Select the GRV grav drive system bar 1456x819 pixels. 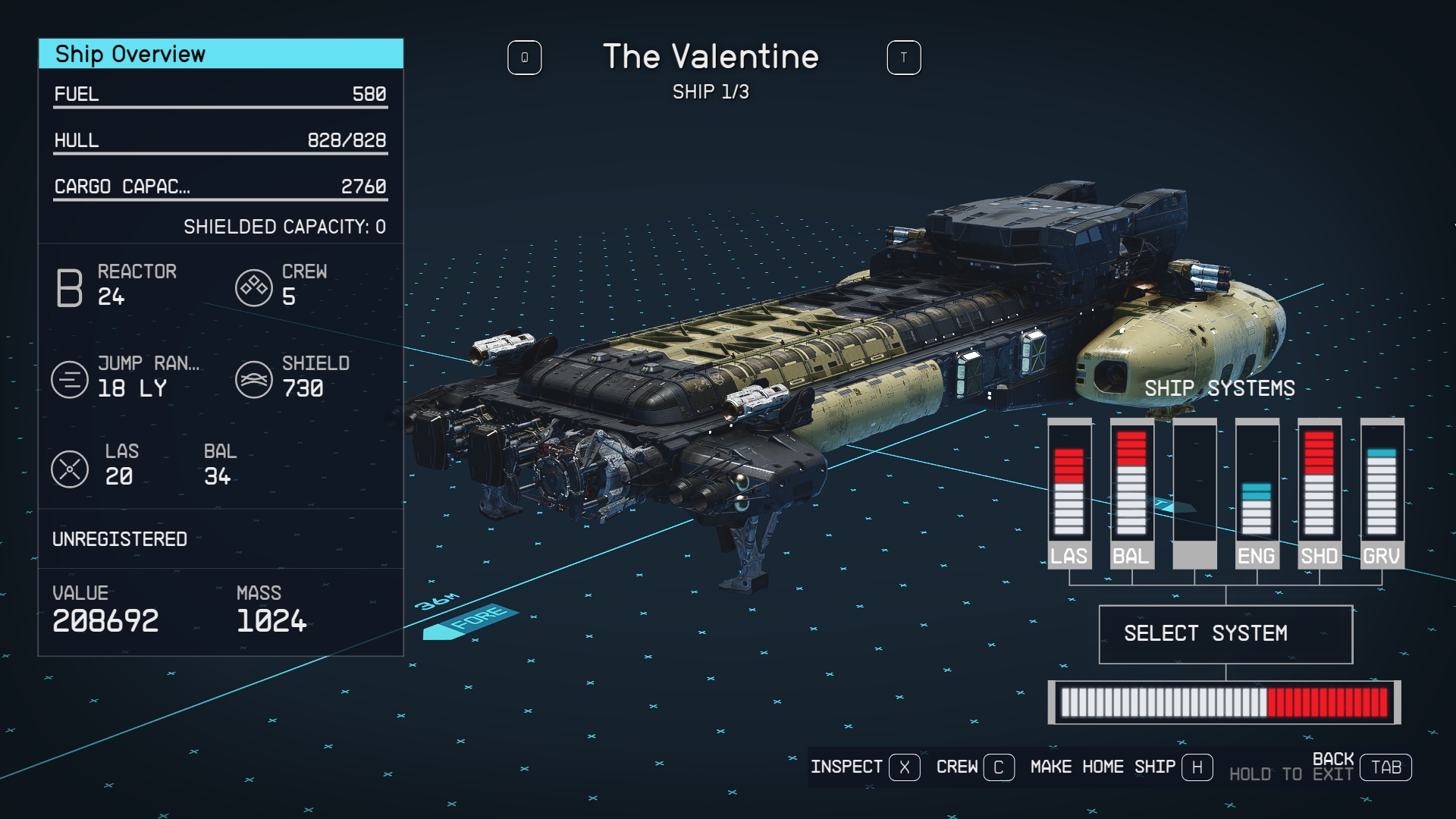click(1382, 493)
